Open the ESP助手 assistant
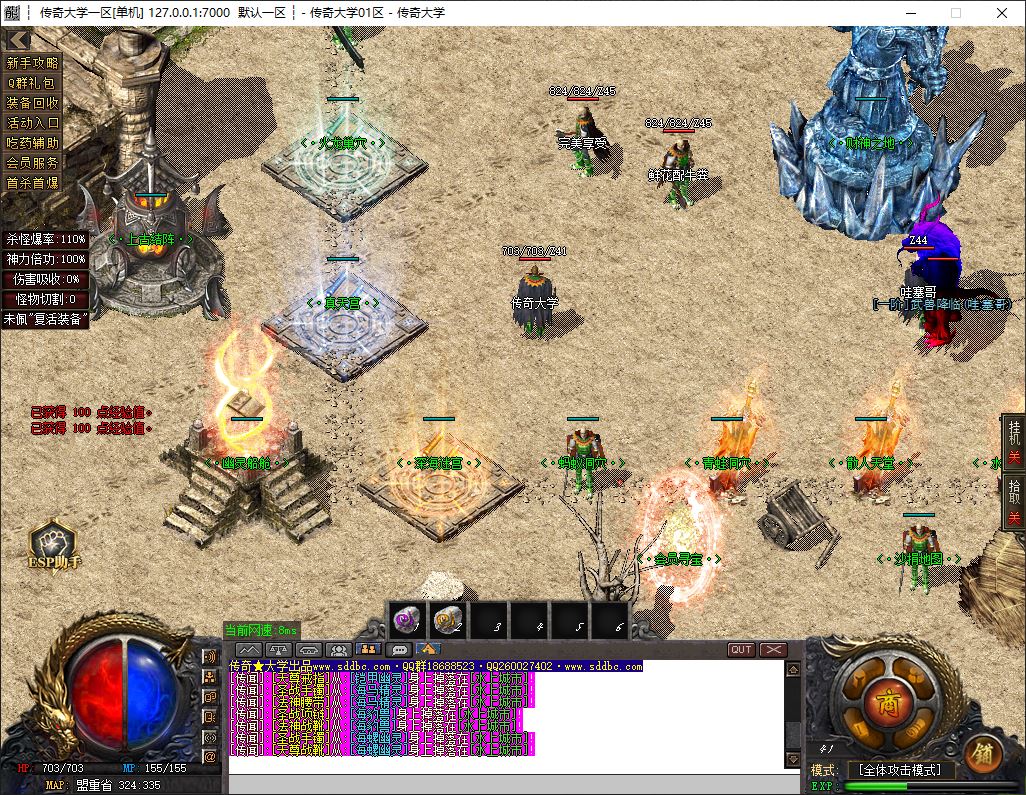This screenshot has height=795, width=1026. 53,546
